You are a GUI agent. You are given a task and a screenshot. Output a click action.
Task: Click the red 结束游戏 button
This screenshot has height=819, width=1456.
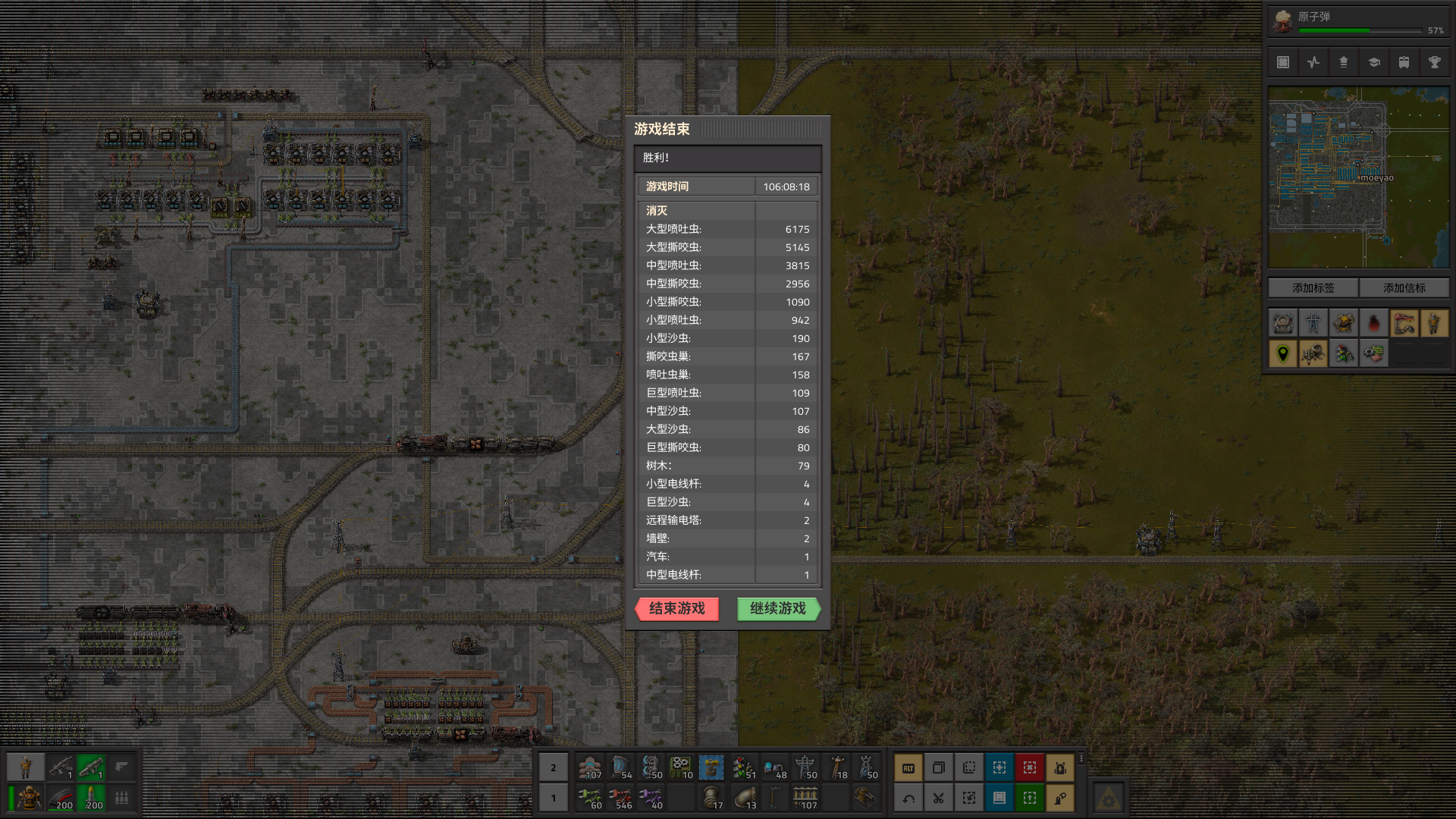(x=676, y=609)
